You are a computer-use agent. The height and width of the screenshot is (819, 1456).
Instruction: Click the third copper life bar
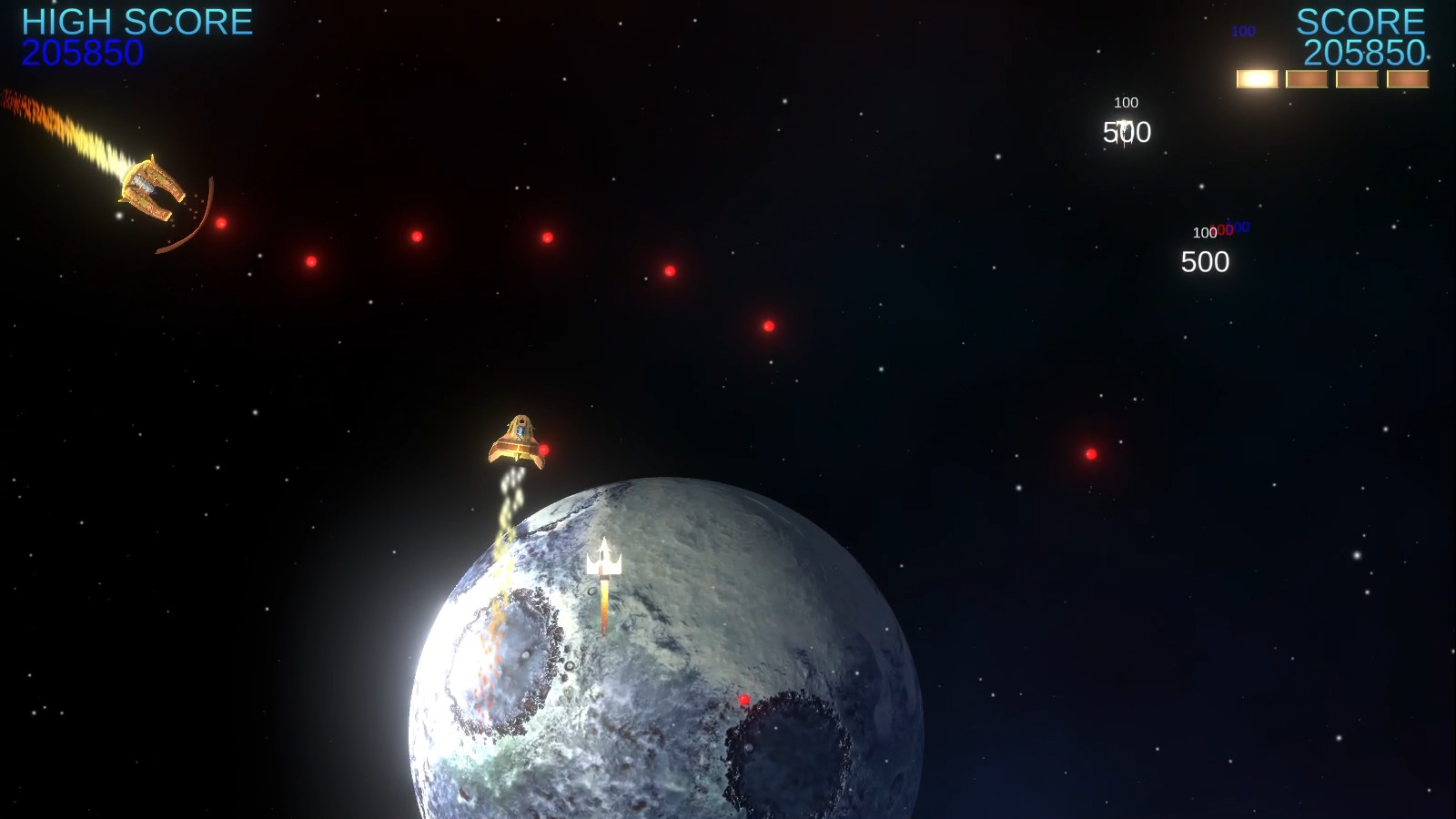pos(1358,78)
